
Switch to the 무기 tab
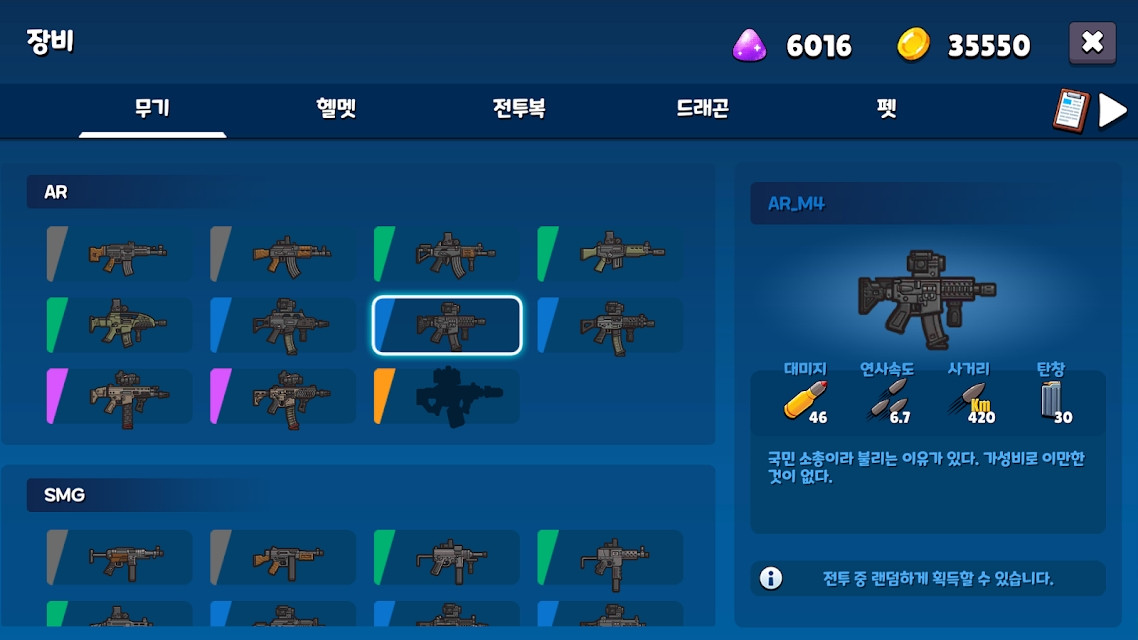(x=152, y=108)
